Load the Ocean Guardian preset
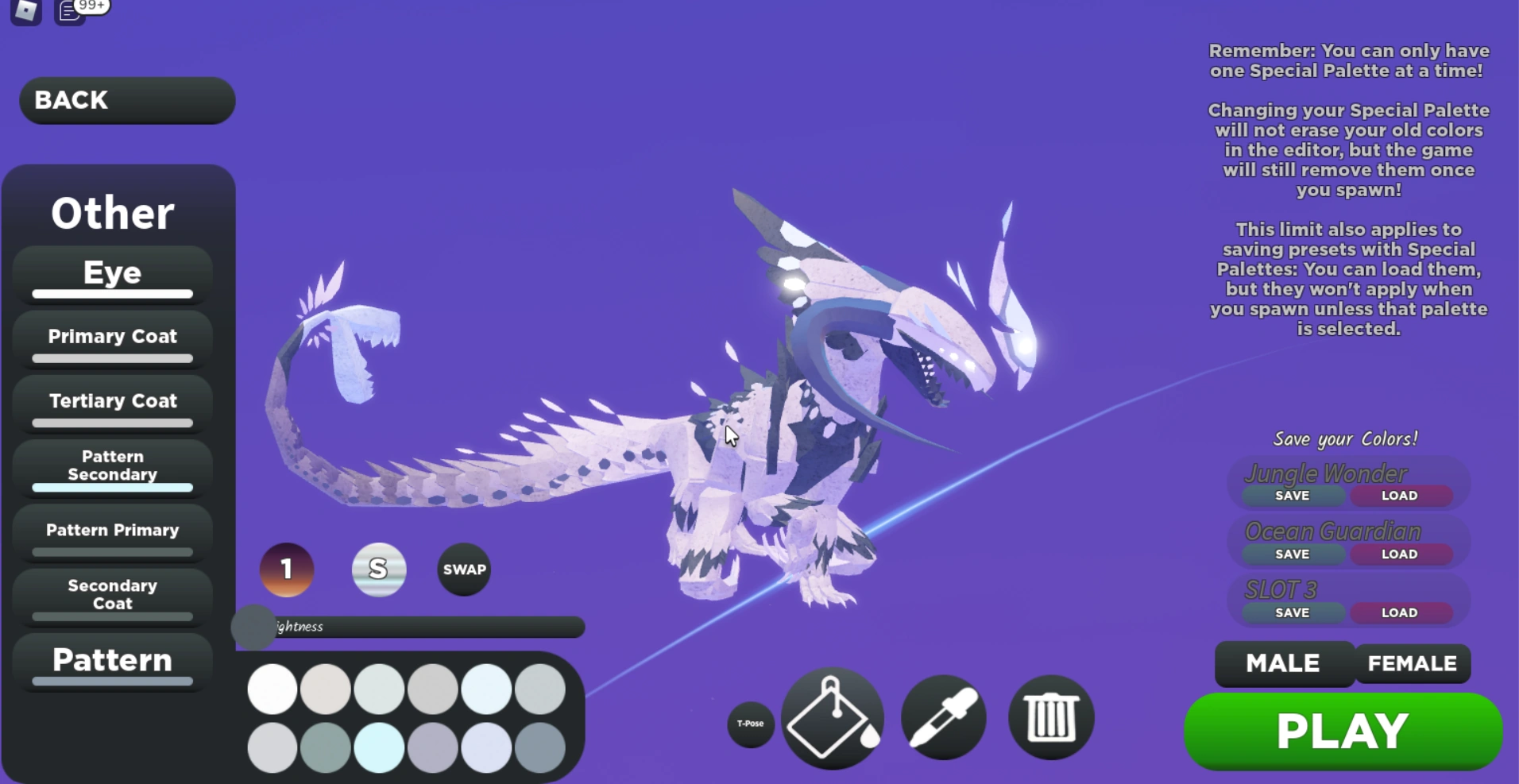Viewport: 1519px width, 784px height. tap(1401, 554)
